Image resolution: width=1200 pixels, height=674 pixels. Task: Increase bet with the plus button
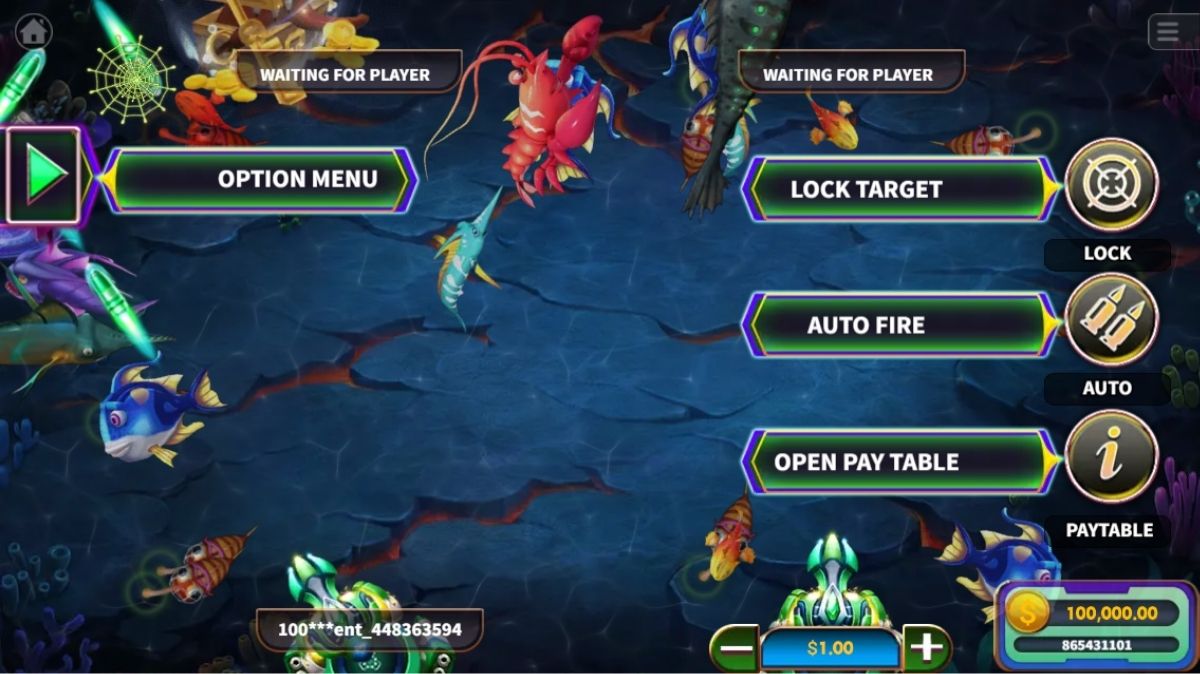pyautogui.click(x=927, y=648)
